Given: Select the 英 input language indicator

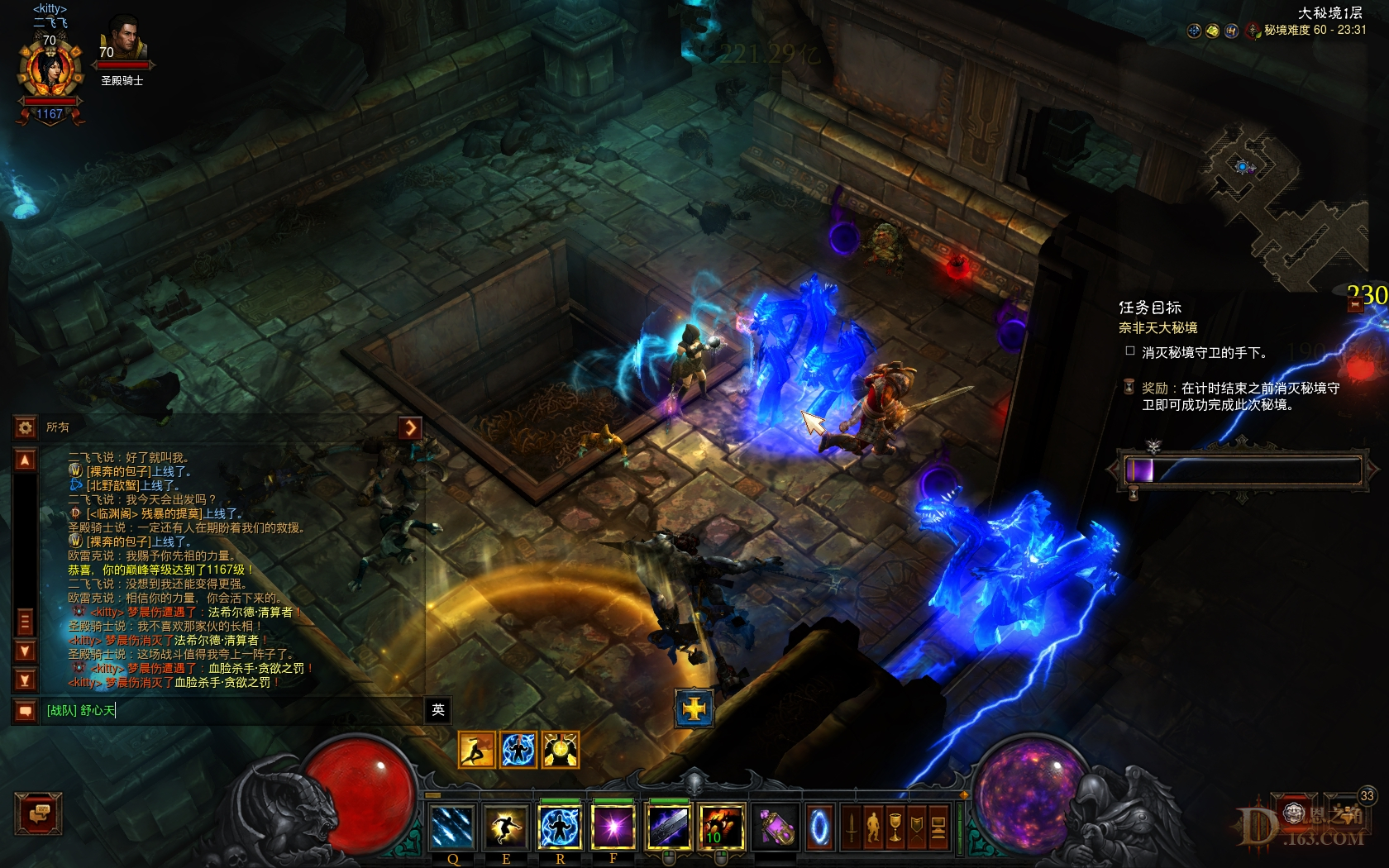Looking at the screenshot, I should [437, 711].
